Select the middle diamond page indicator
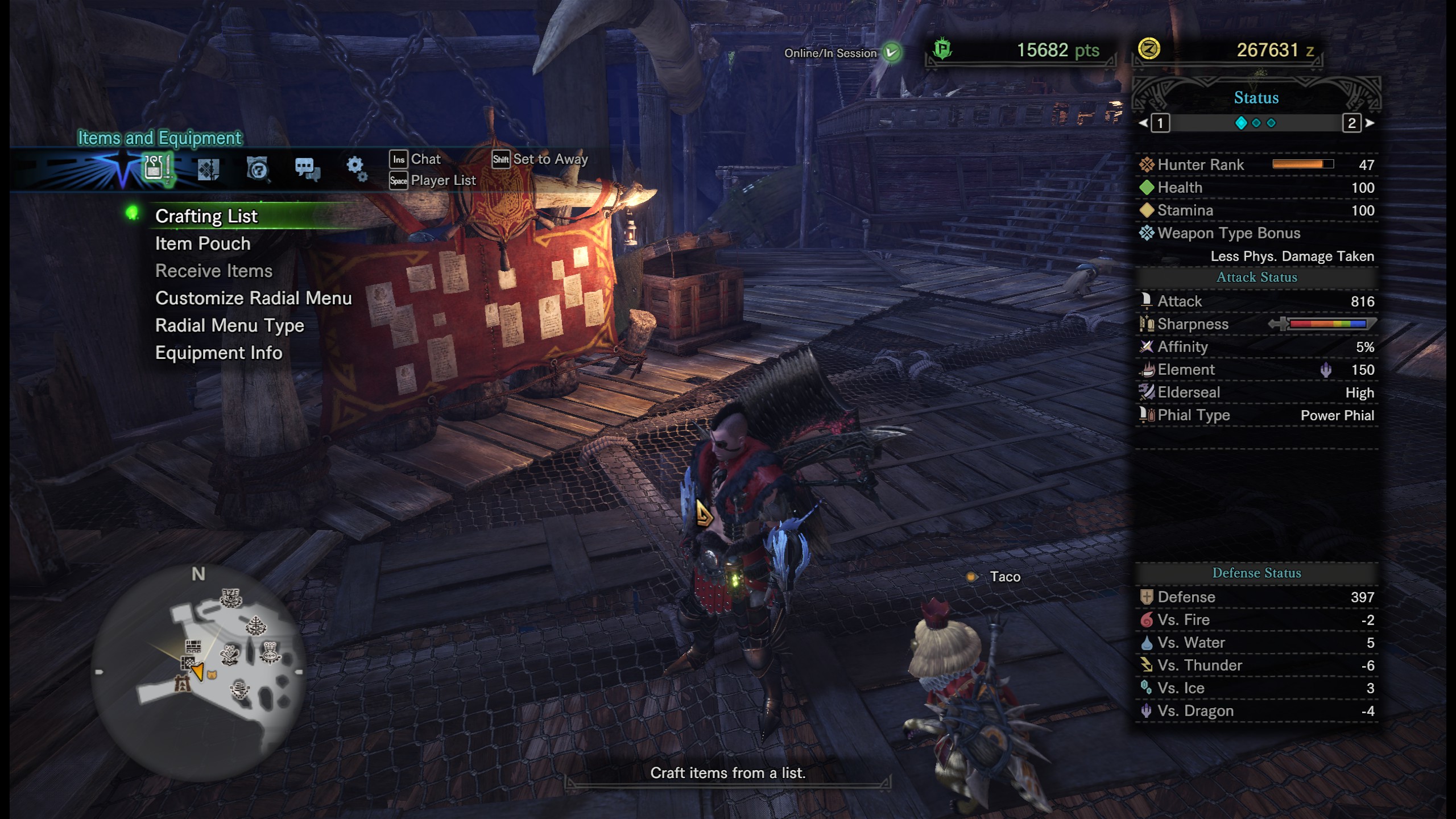This screenshot has width=1456, height=819. click(1256, 123)
